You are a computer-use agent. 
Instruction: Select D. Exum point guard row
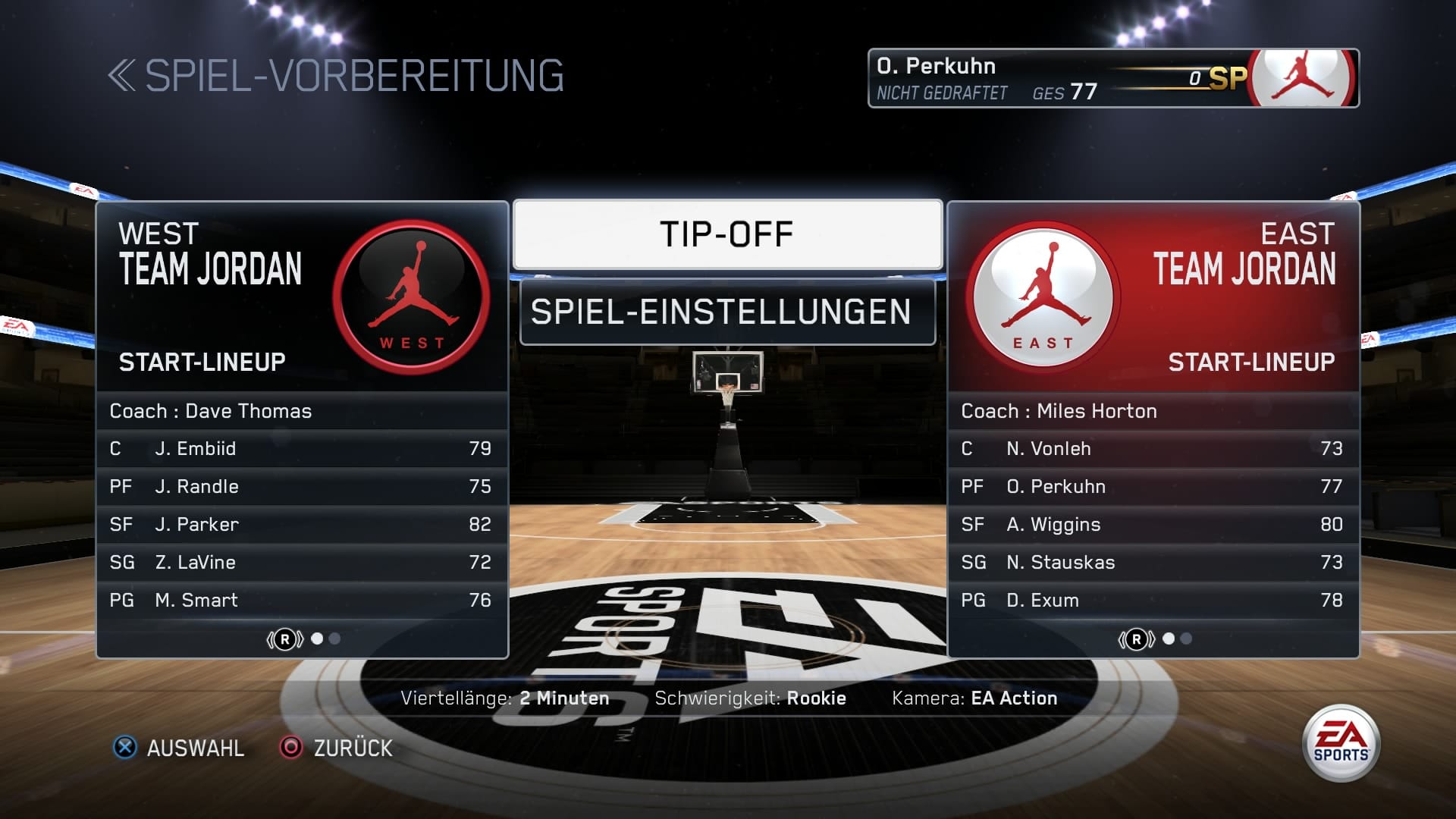[x=1153, y=601]
